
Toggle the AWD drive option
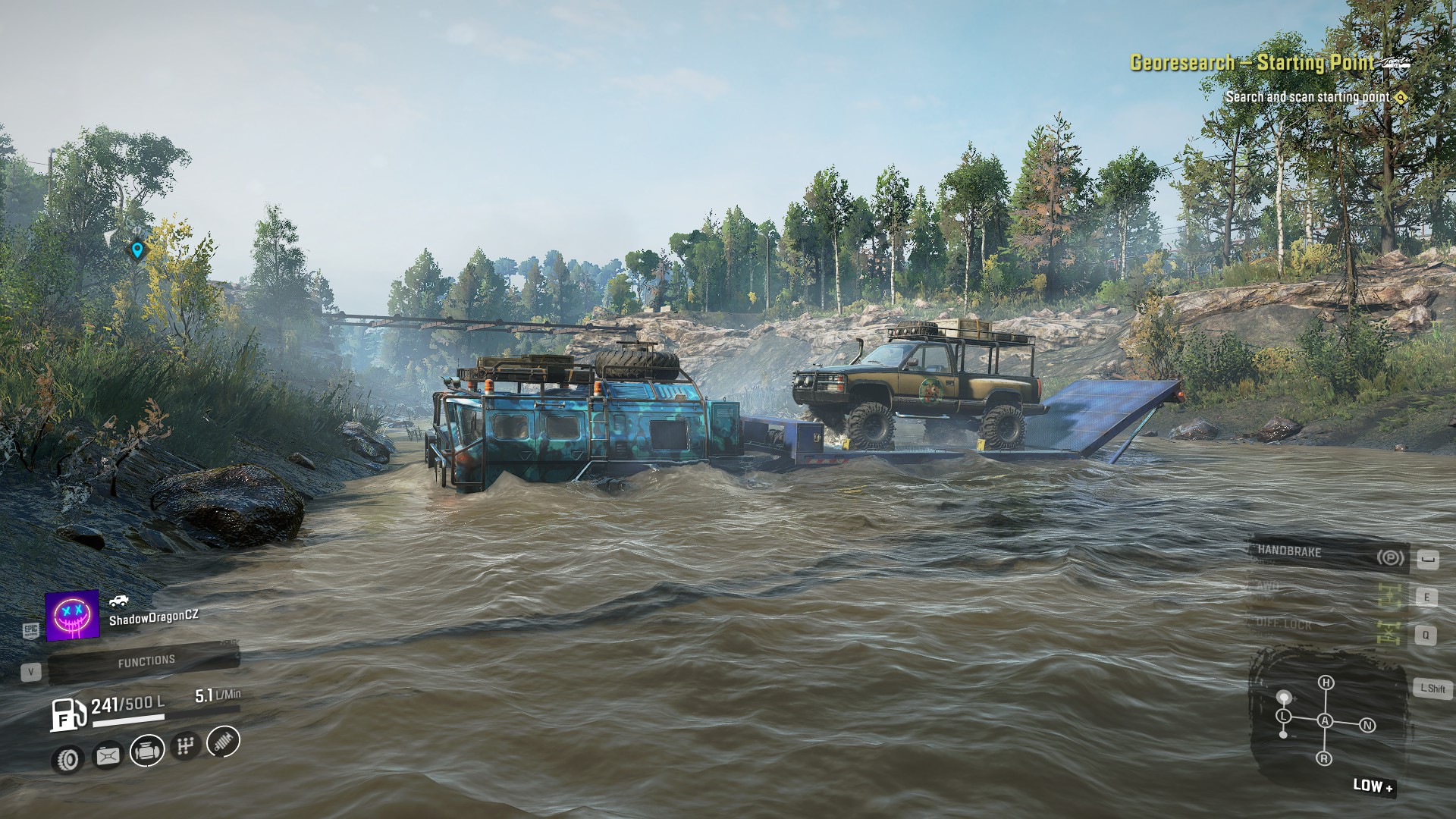1327,591
